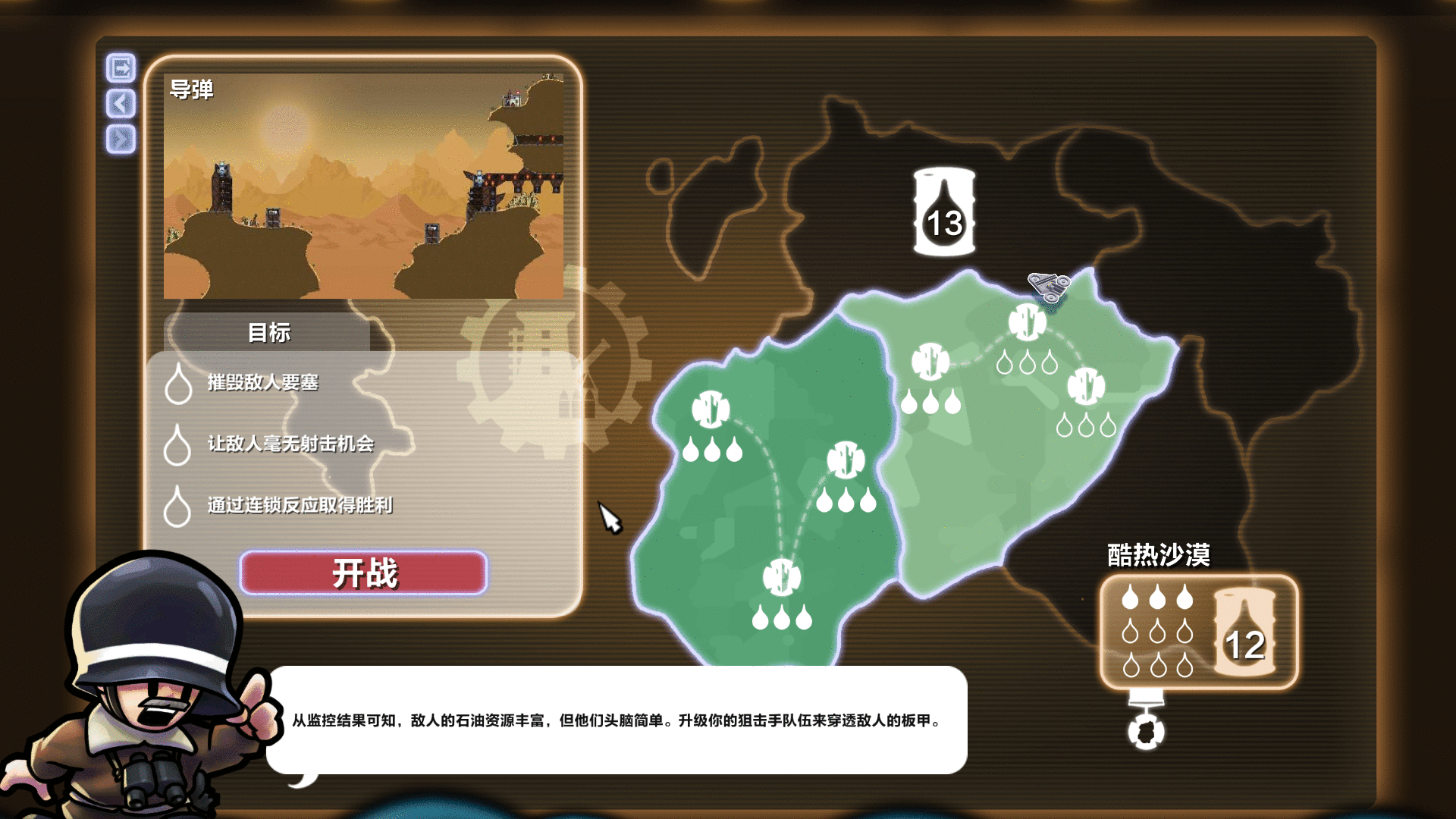The width and height of the screenshot is (1456, 819).
Task: Select the 导弹 mission title header
Action: 192,89
